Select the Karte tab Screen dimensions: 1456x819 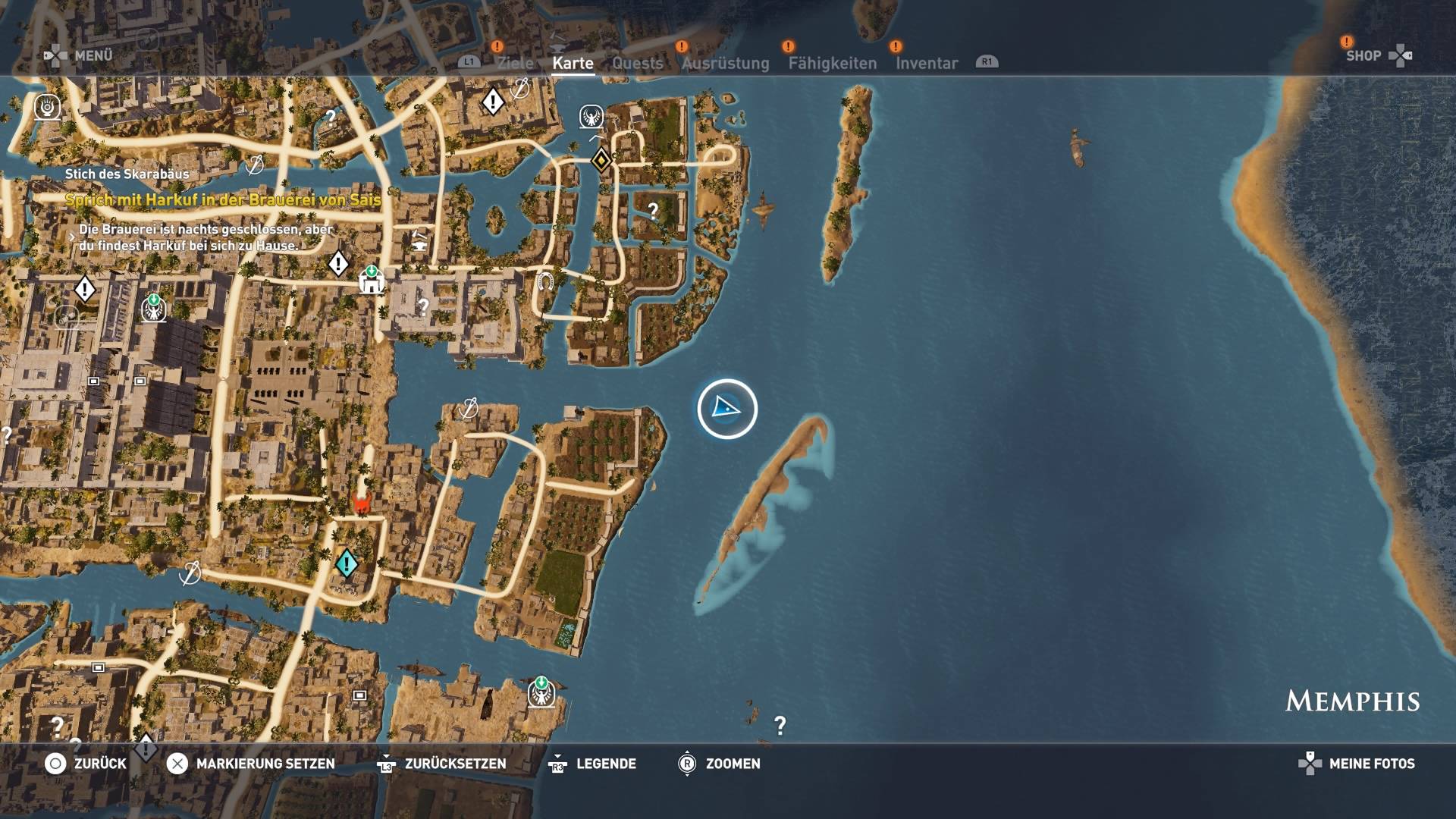[573, 64]
